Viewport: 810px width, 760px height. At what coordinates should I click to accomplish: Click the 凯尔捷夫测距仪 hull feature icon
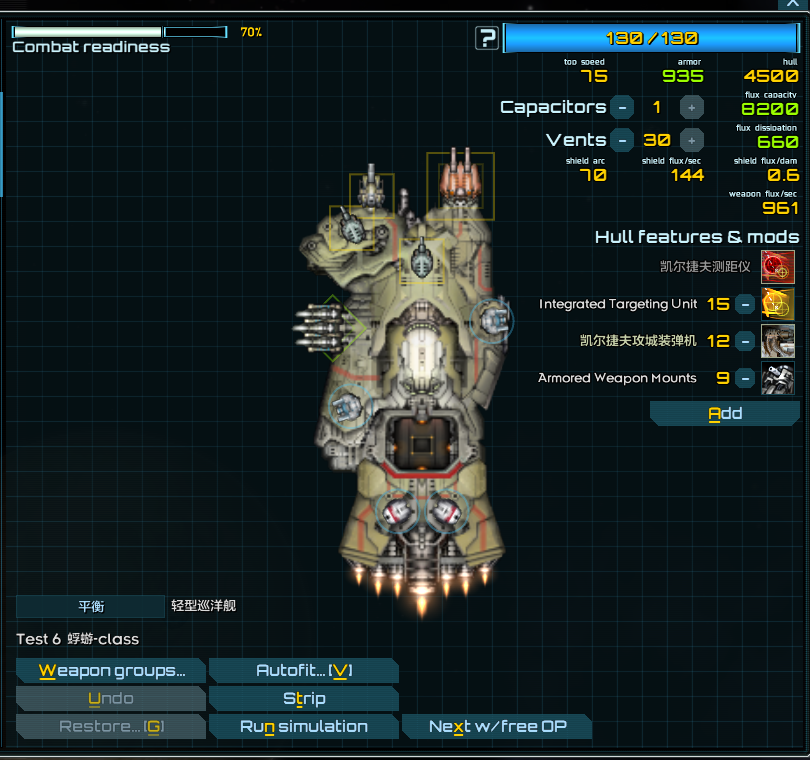coord(778,267)
